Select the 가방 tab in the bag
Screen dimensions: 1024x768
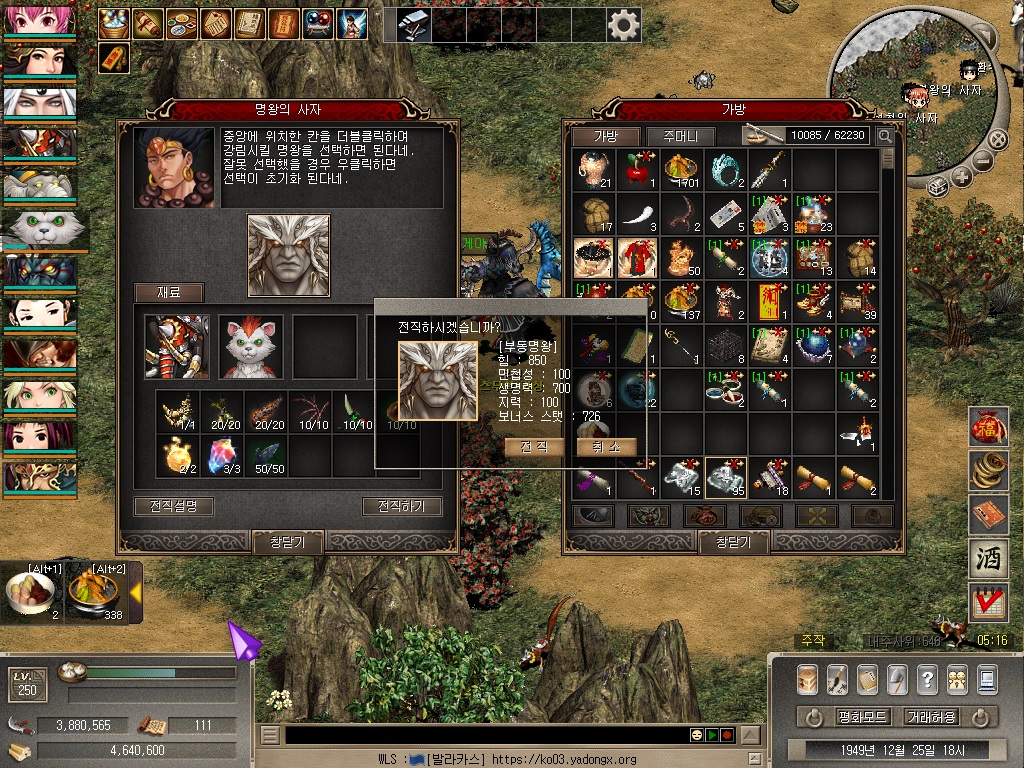pos(607,136)
